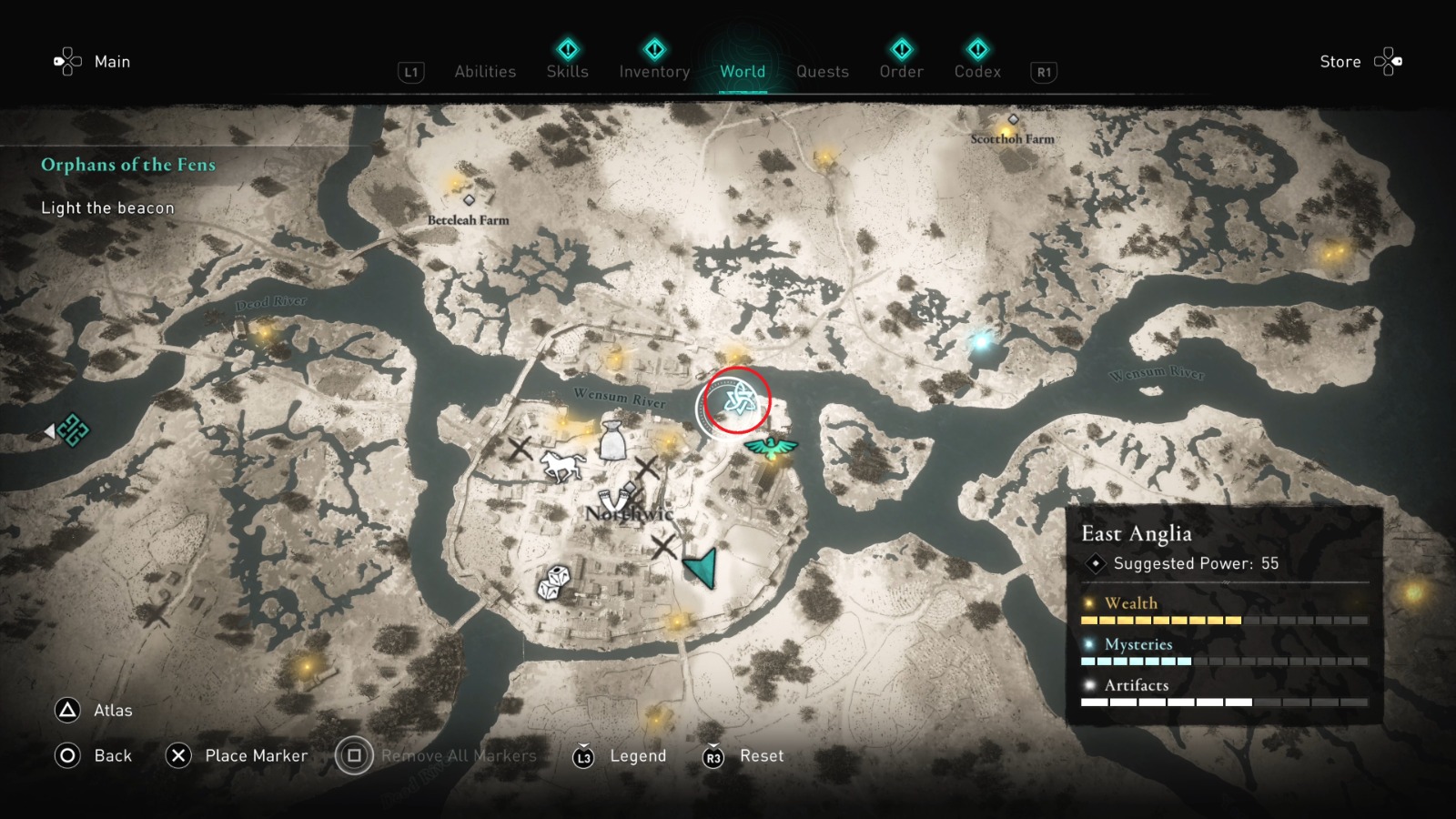Select the Beteleah Farm location marker

pos(469,200)
